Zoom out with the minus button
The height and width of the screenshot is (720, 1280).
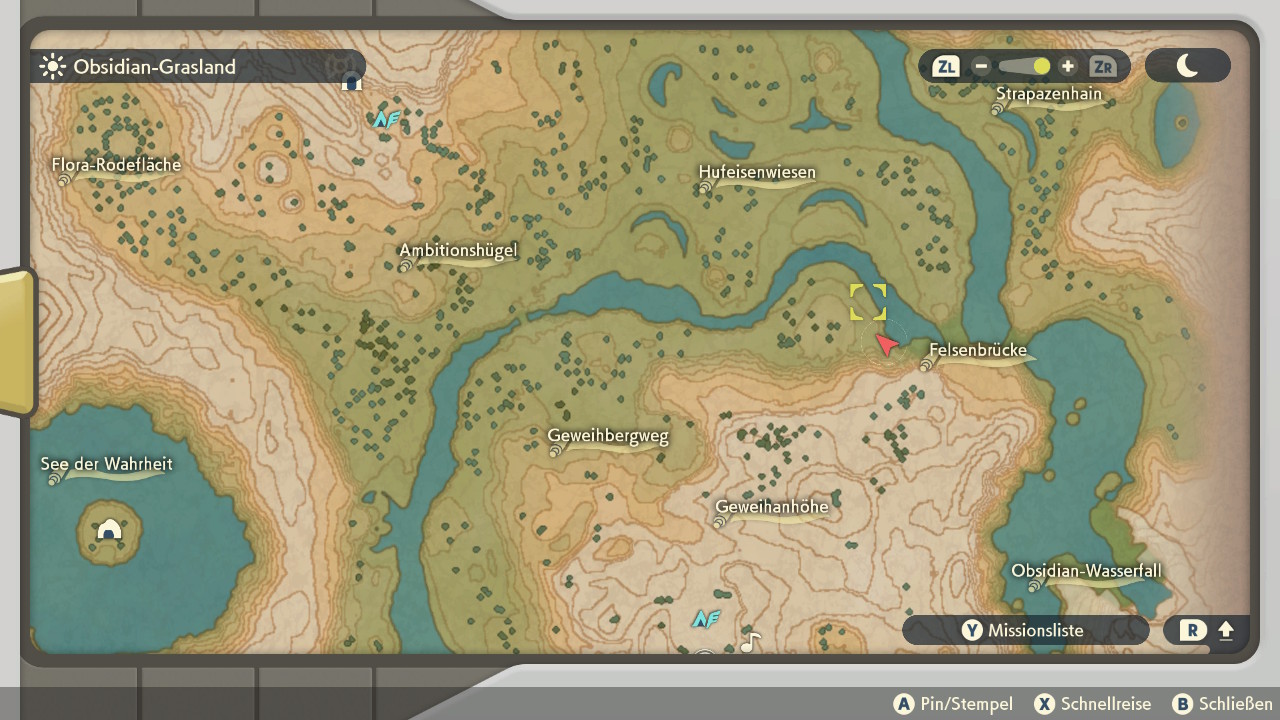coord(981,67)
